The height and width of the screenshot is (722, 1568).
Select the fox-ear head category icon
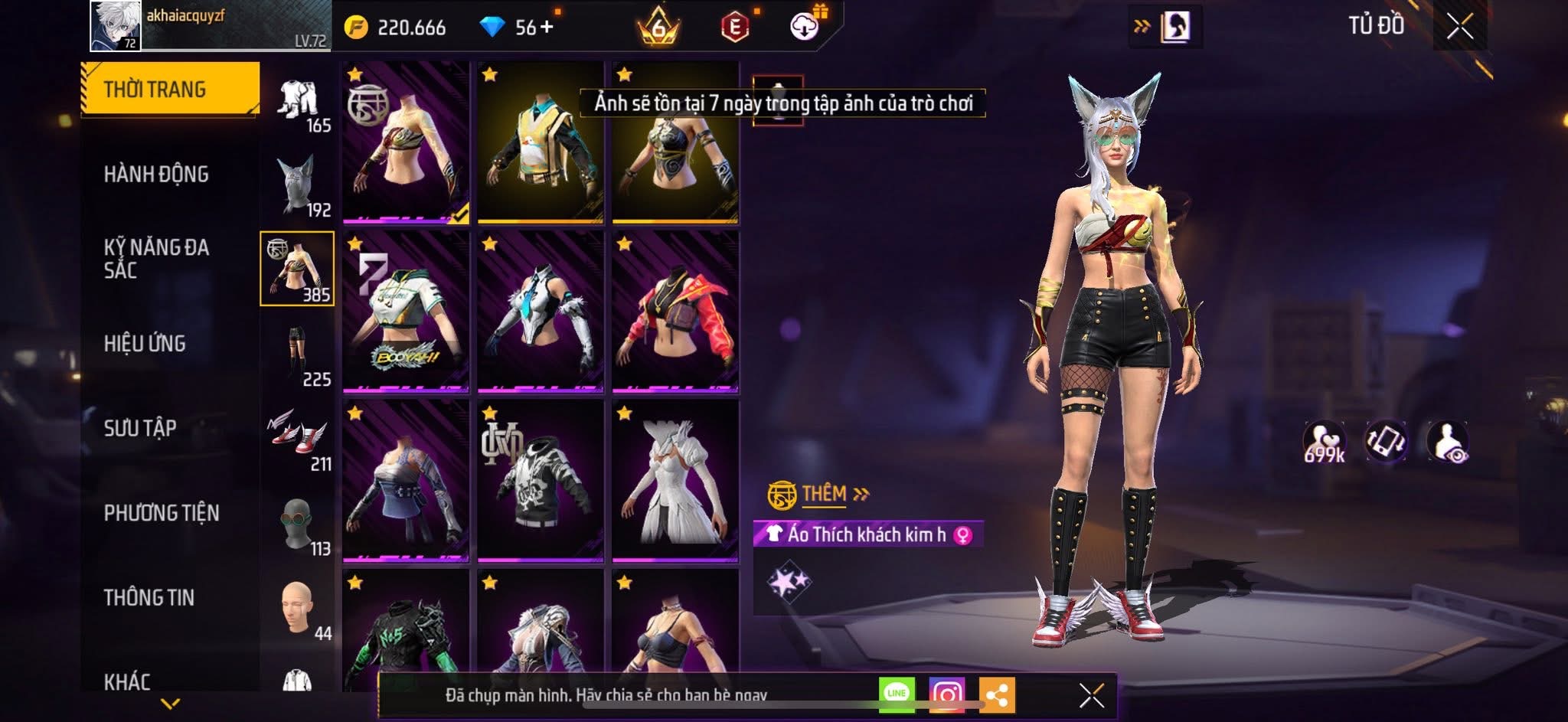point(298,185)
